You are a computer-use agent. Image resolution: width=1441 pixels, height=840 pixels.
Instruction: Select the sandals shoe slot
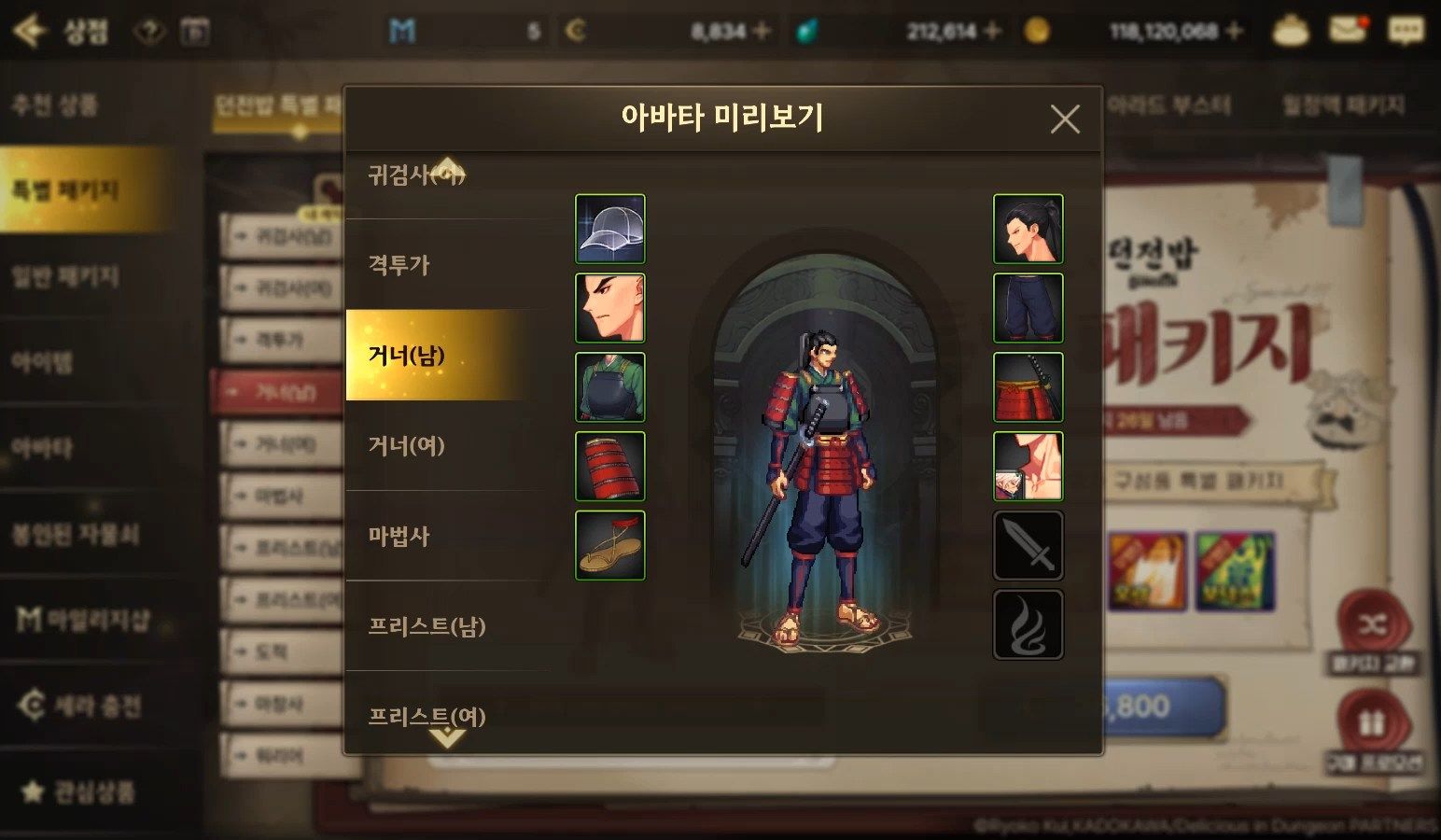(x=609, y=545)
